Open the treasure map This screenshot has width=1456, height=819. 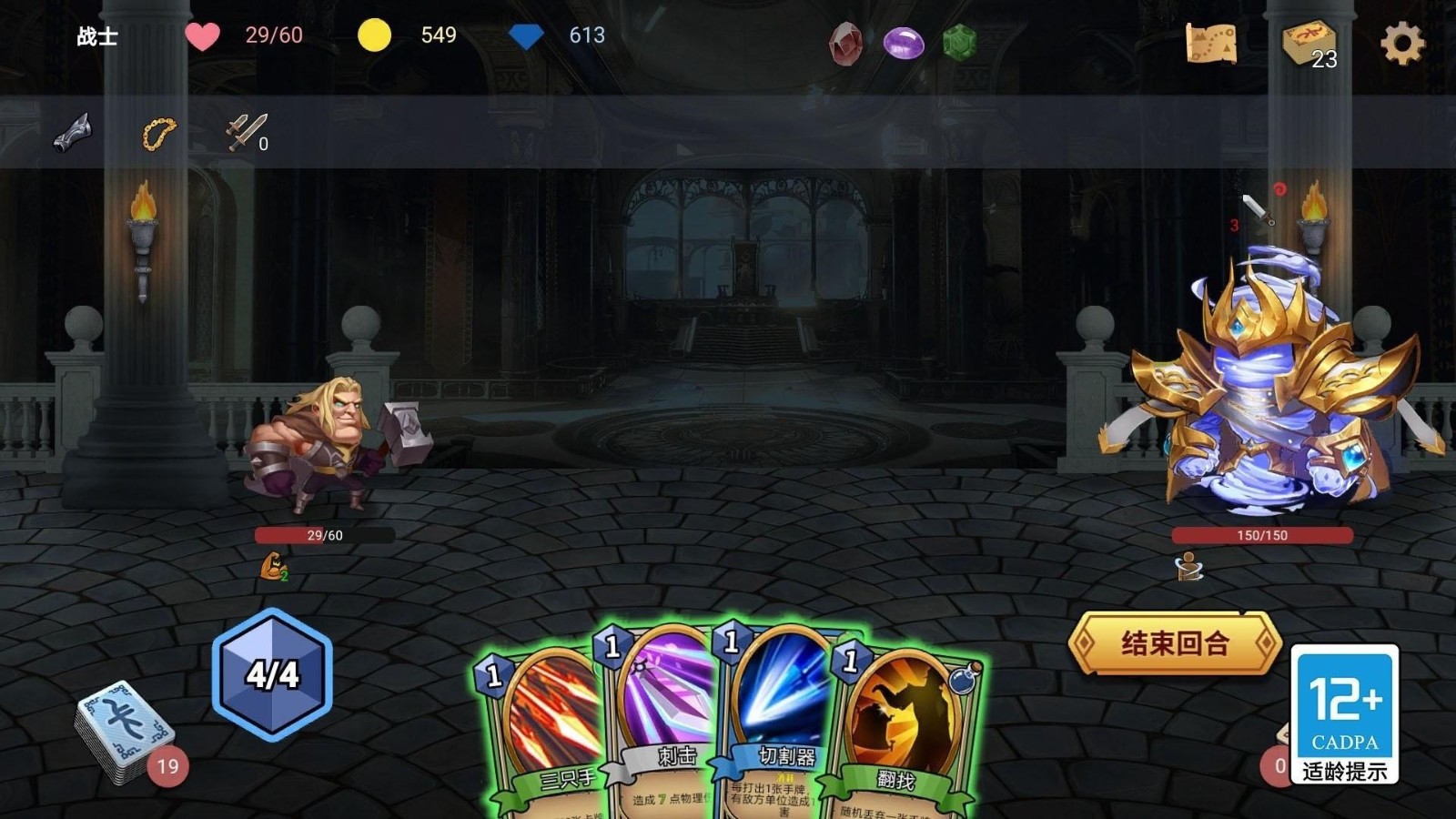1211,43
